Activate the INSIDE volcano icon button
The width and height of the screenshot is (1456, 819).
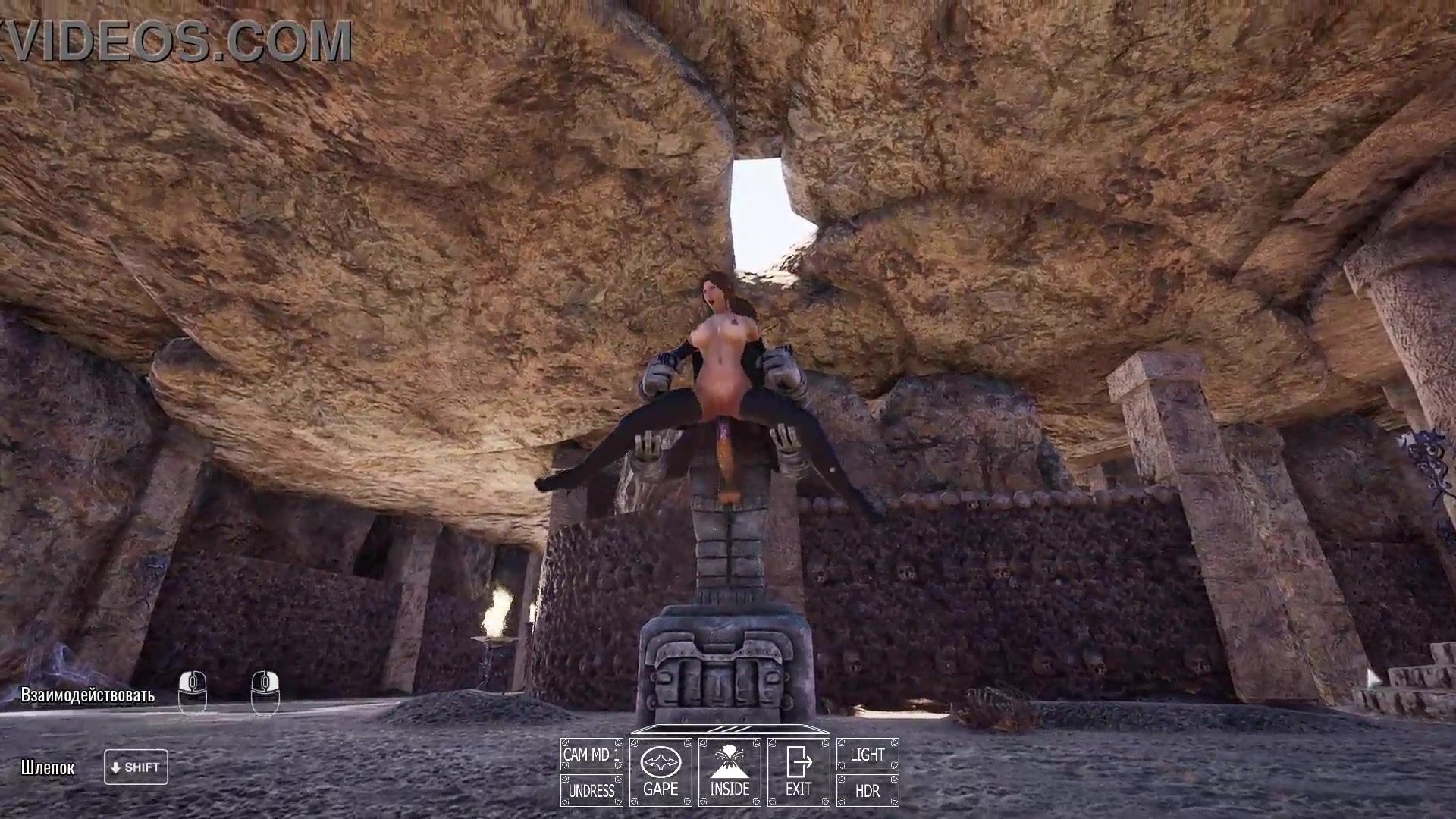coord(730,772)
